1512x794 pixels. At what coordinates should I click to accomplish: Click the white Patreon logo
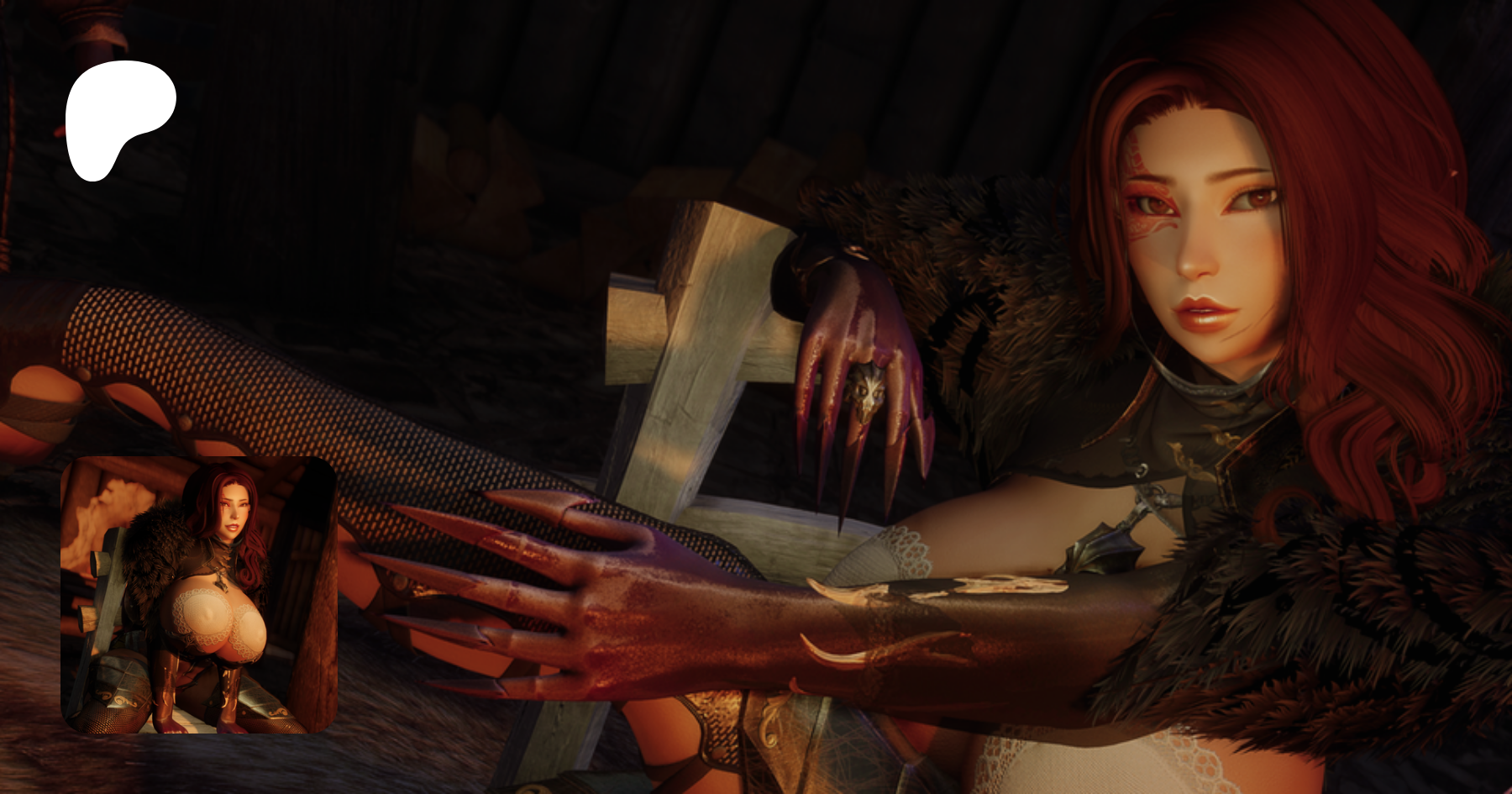click(x=118, y=118)
